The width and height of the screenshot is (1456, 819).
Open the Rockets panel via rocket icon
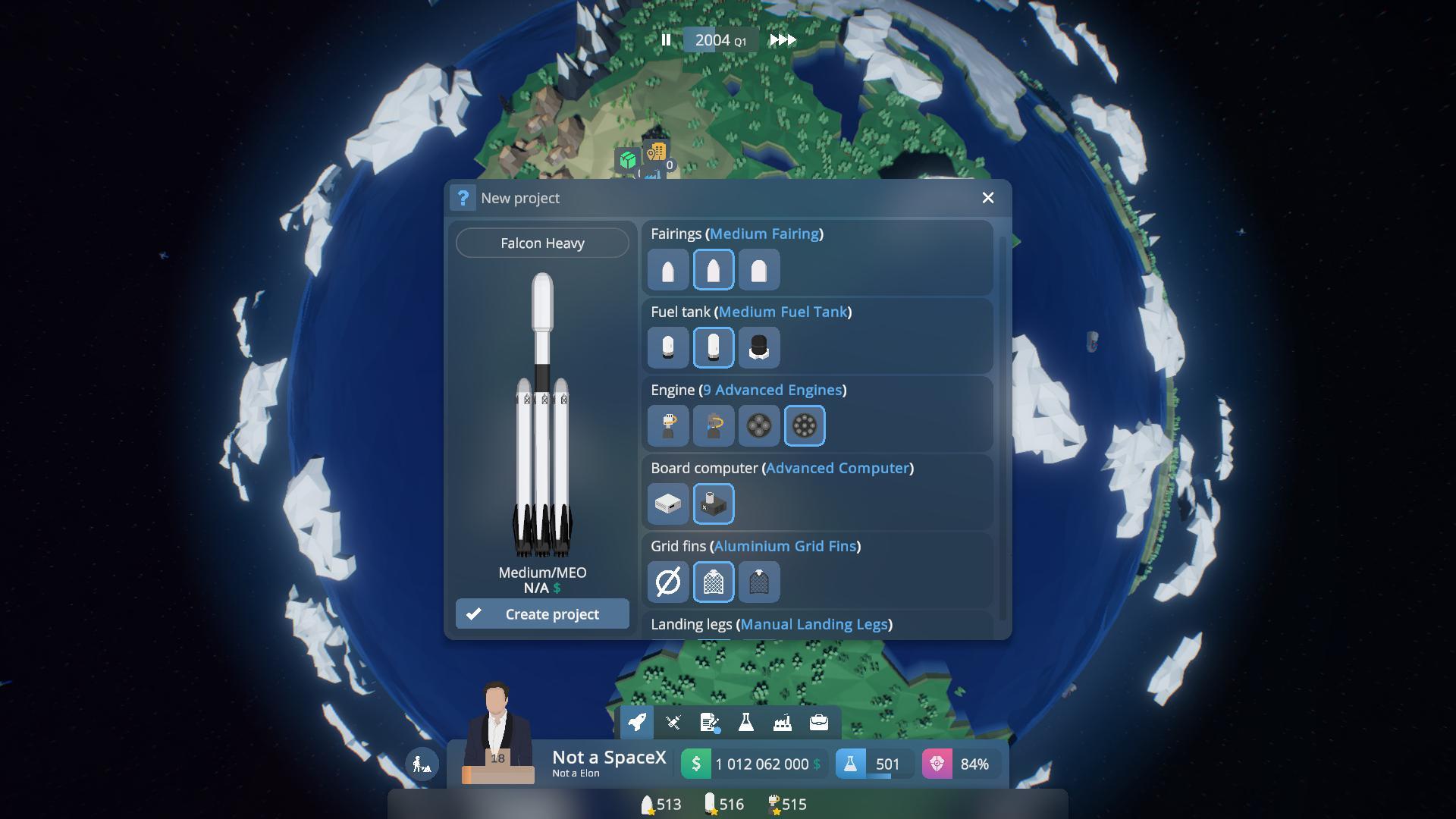point(636,722)
